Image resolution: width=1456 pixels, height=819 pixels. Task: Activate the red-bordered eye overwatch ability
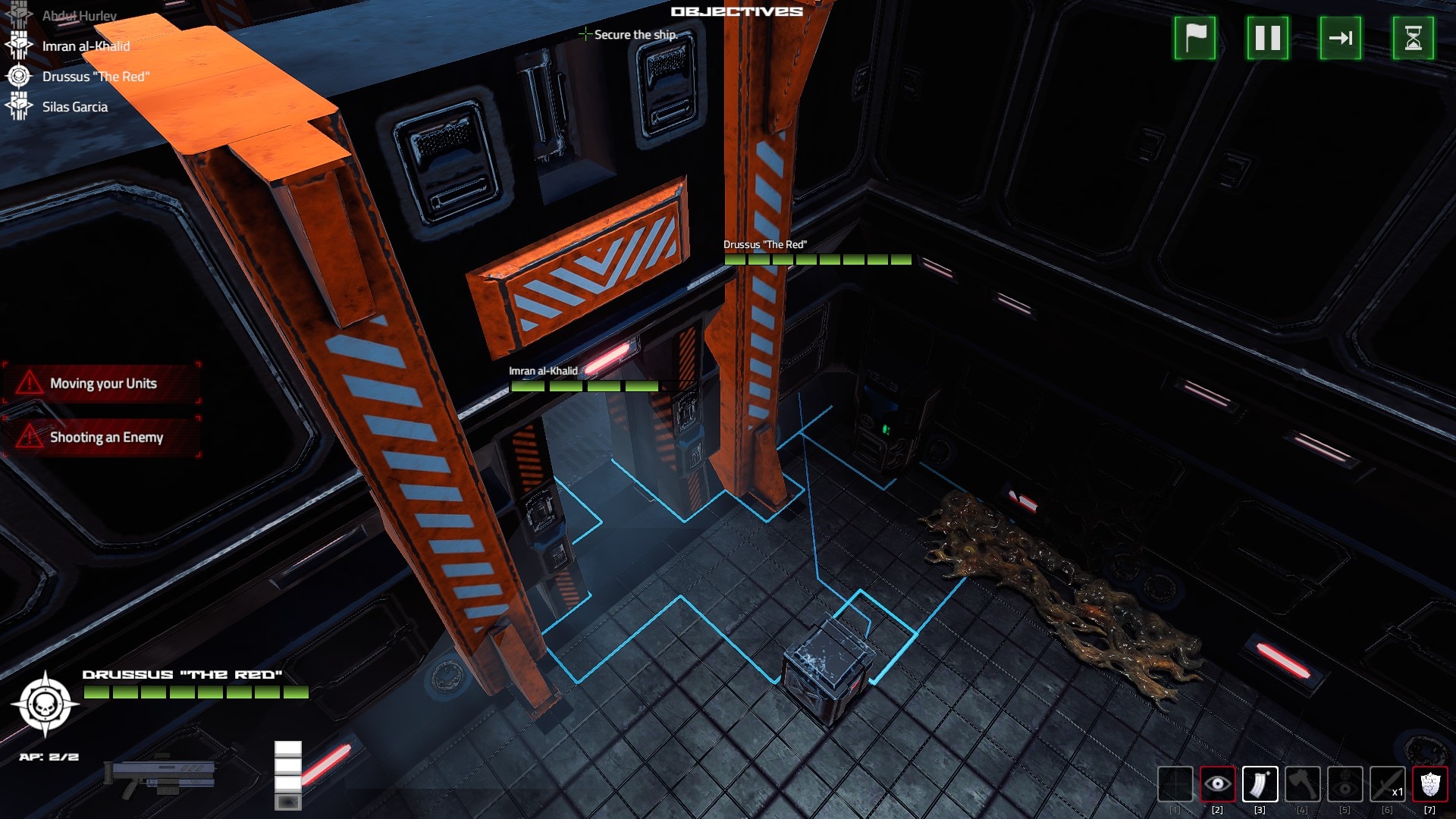[1217, 784]
